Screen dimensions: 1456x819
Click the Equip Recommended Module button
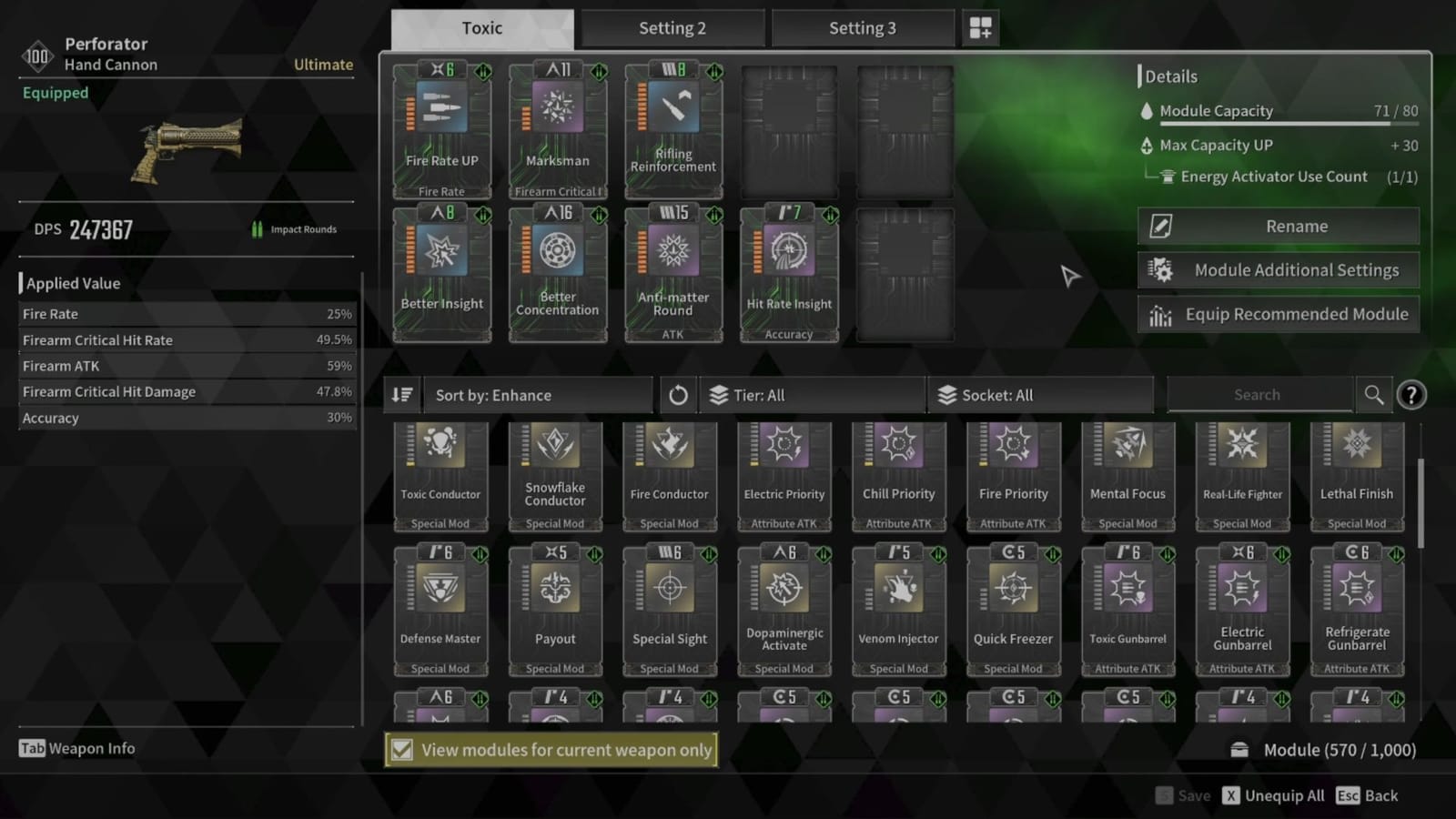pyautogui.click(x=1278, y=314)
